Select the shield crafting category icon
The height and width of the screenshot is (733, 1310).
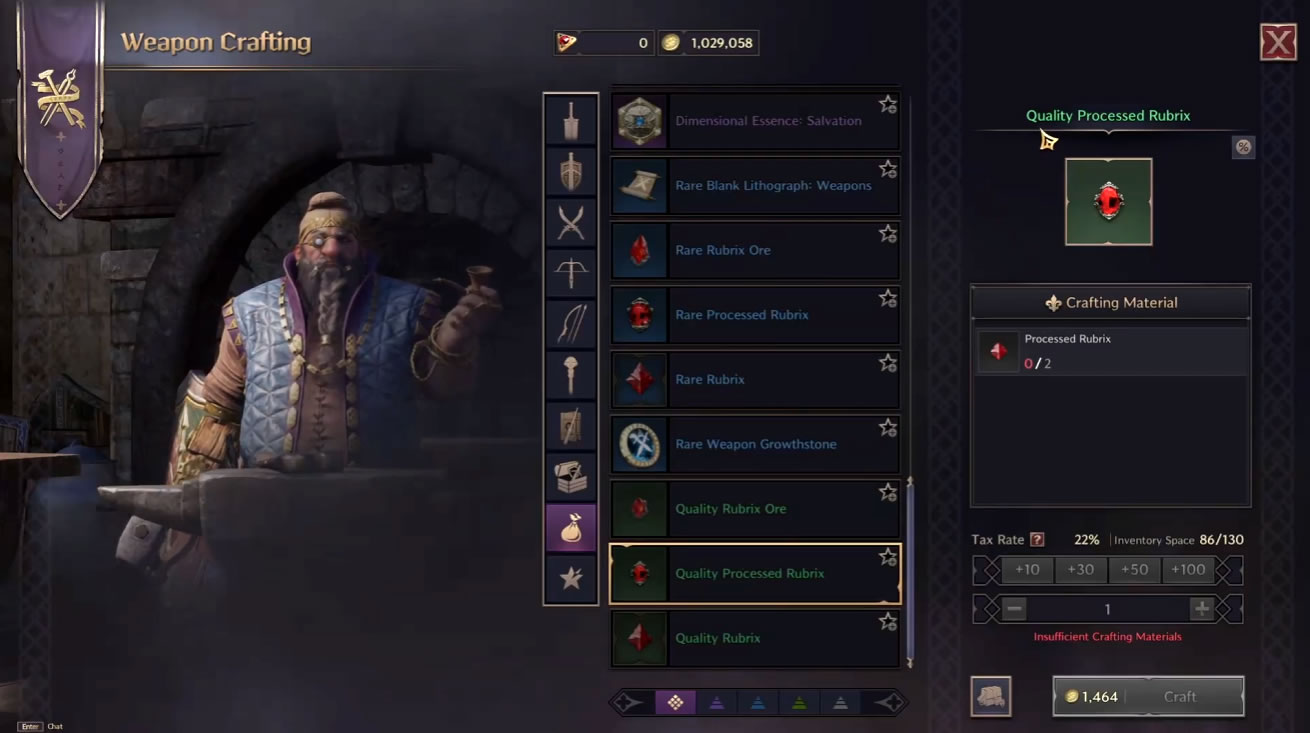tap(571, 172)
